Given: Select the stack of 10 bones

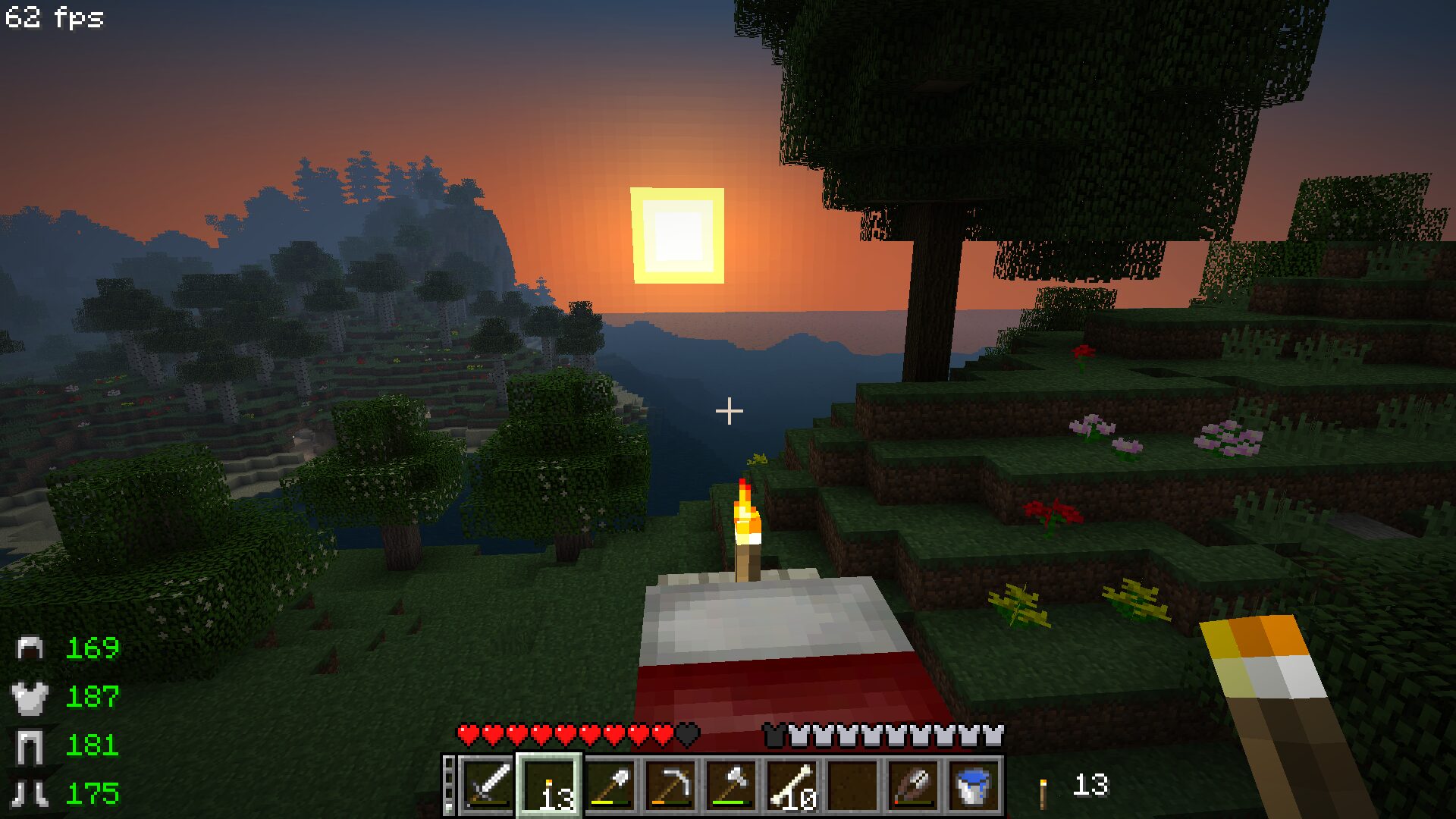Looking at the screenshot, I should coord(792,785).
